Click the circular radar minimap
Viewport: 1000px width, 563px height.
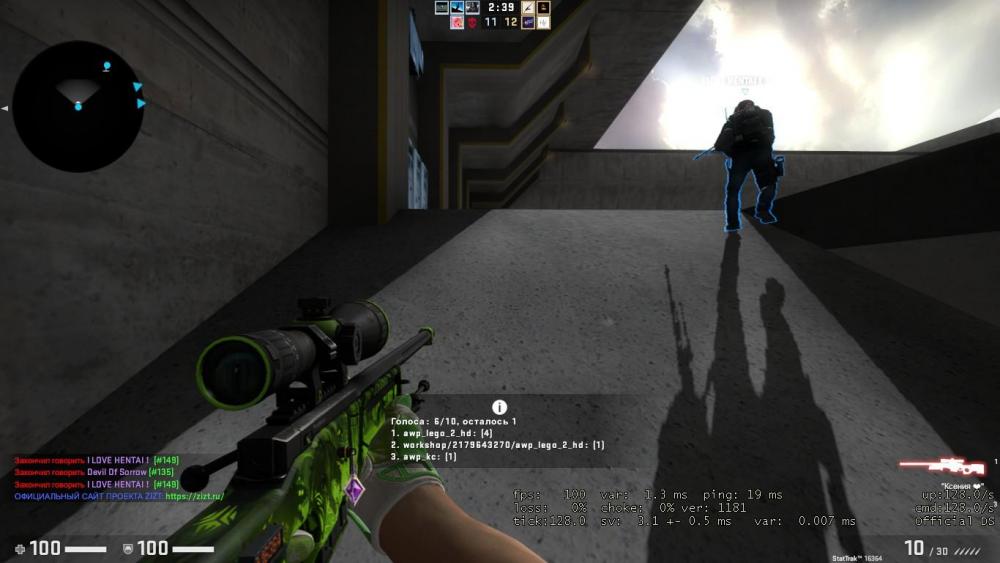[x=78, y=106]
